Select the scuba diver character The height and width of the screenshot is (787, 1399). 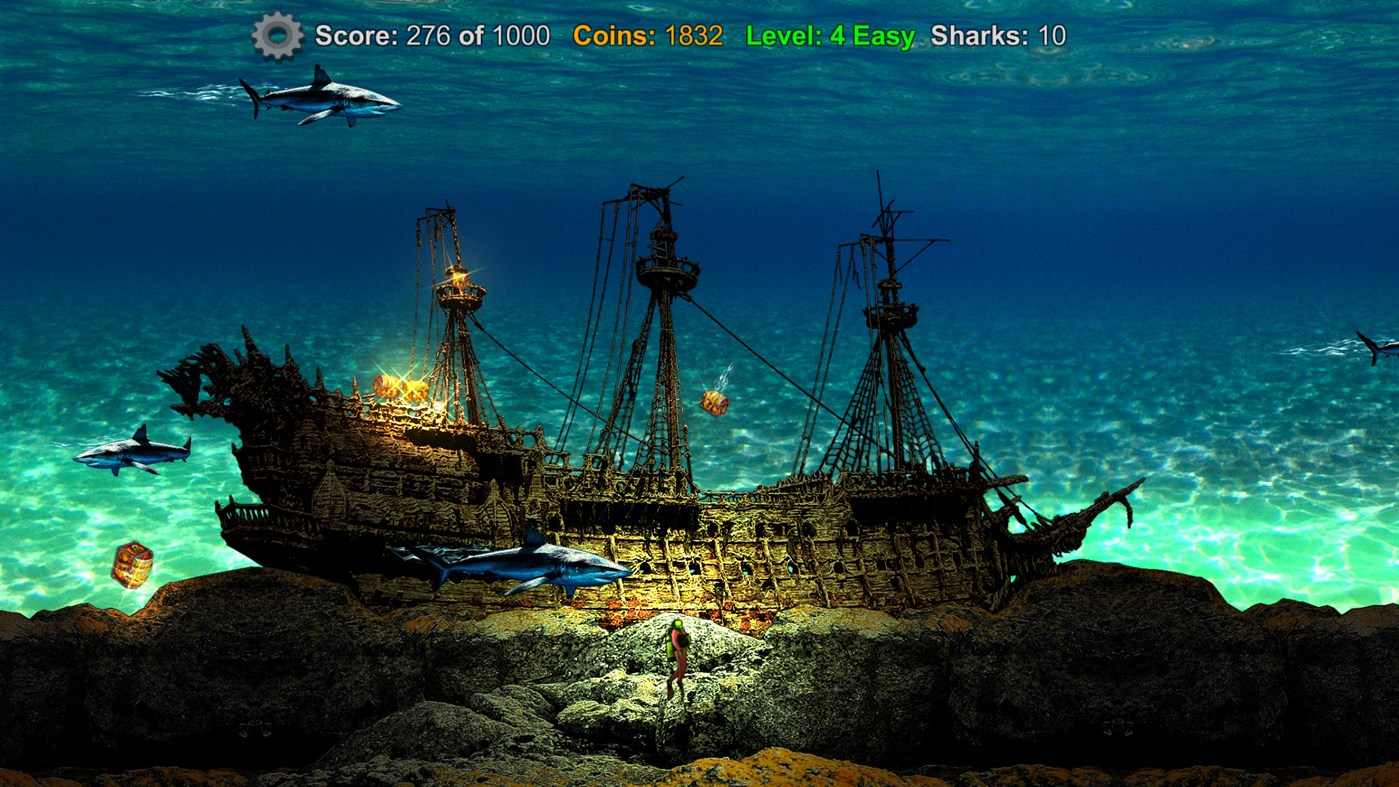677,655
